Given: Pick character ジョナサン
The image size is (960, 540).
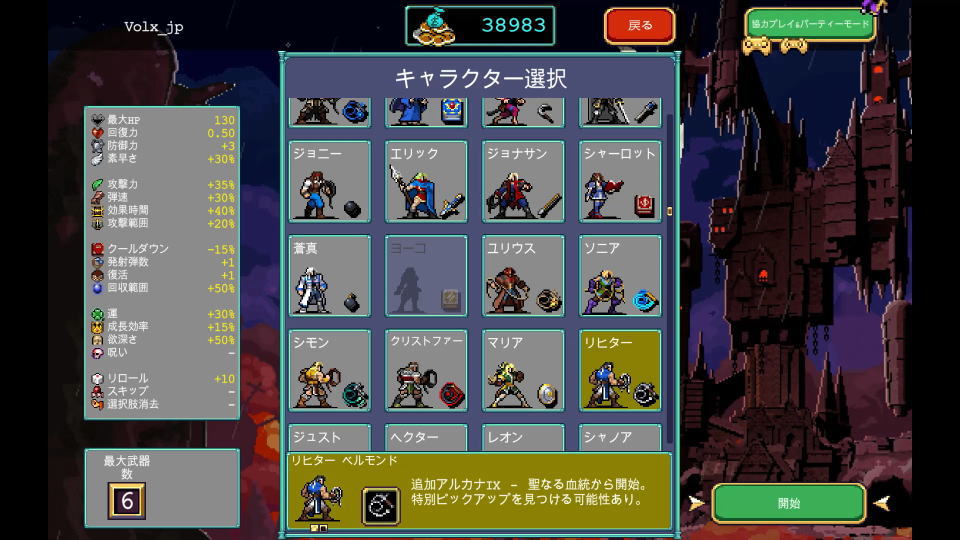Looking at the screenshot, I should (x=522, y=181).
